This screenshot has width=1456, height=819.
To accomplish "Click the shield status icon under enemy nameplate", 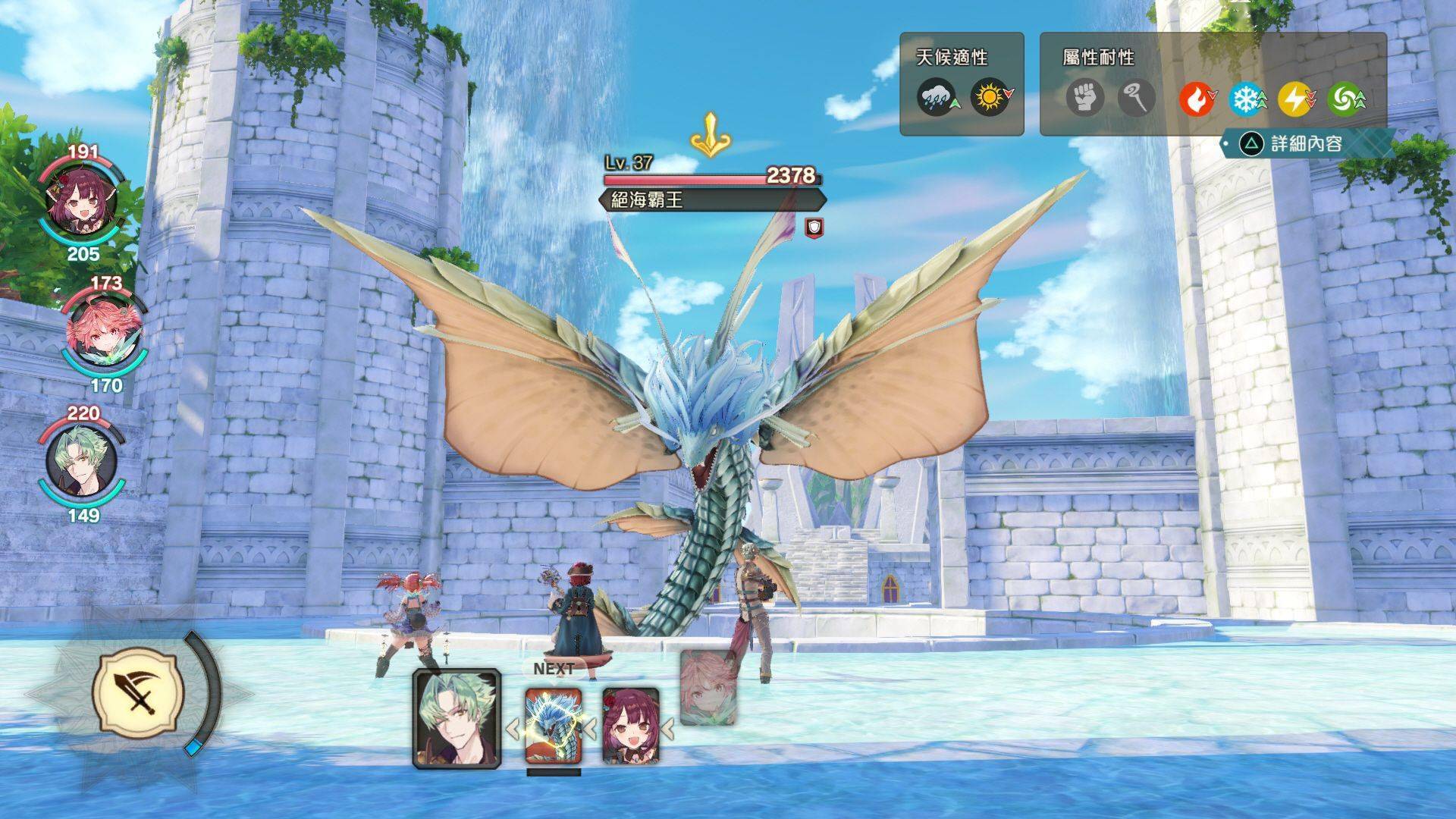I will [x=814, y=226].
